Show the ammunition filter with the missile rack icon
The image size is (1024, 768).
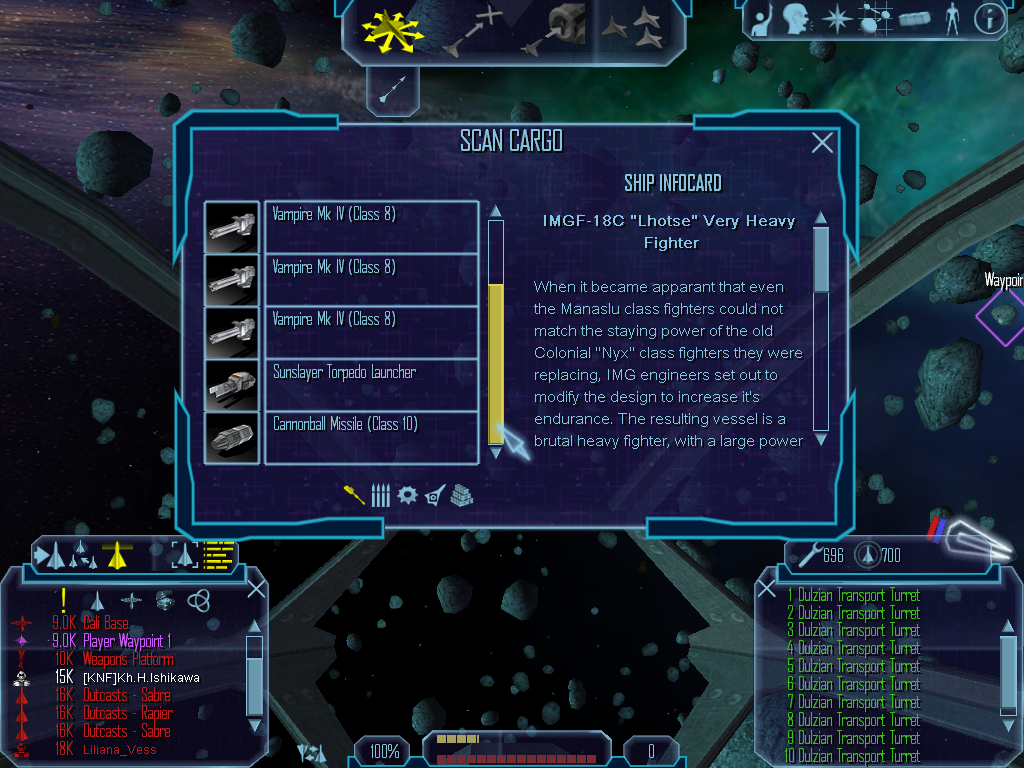click(380, 495)
